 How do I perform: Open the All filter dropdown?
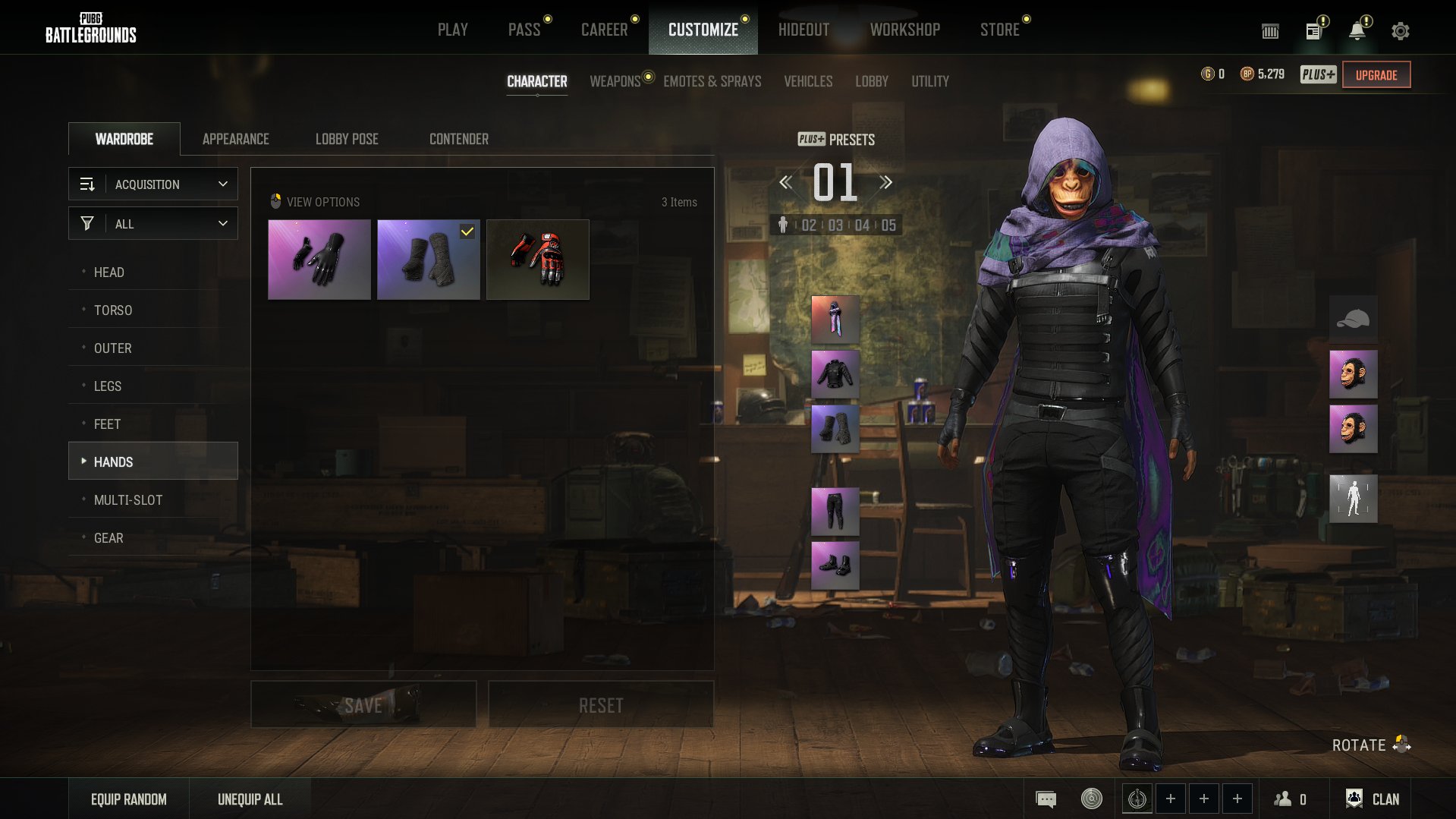[153, 224]
